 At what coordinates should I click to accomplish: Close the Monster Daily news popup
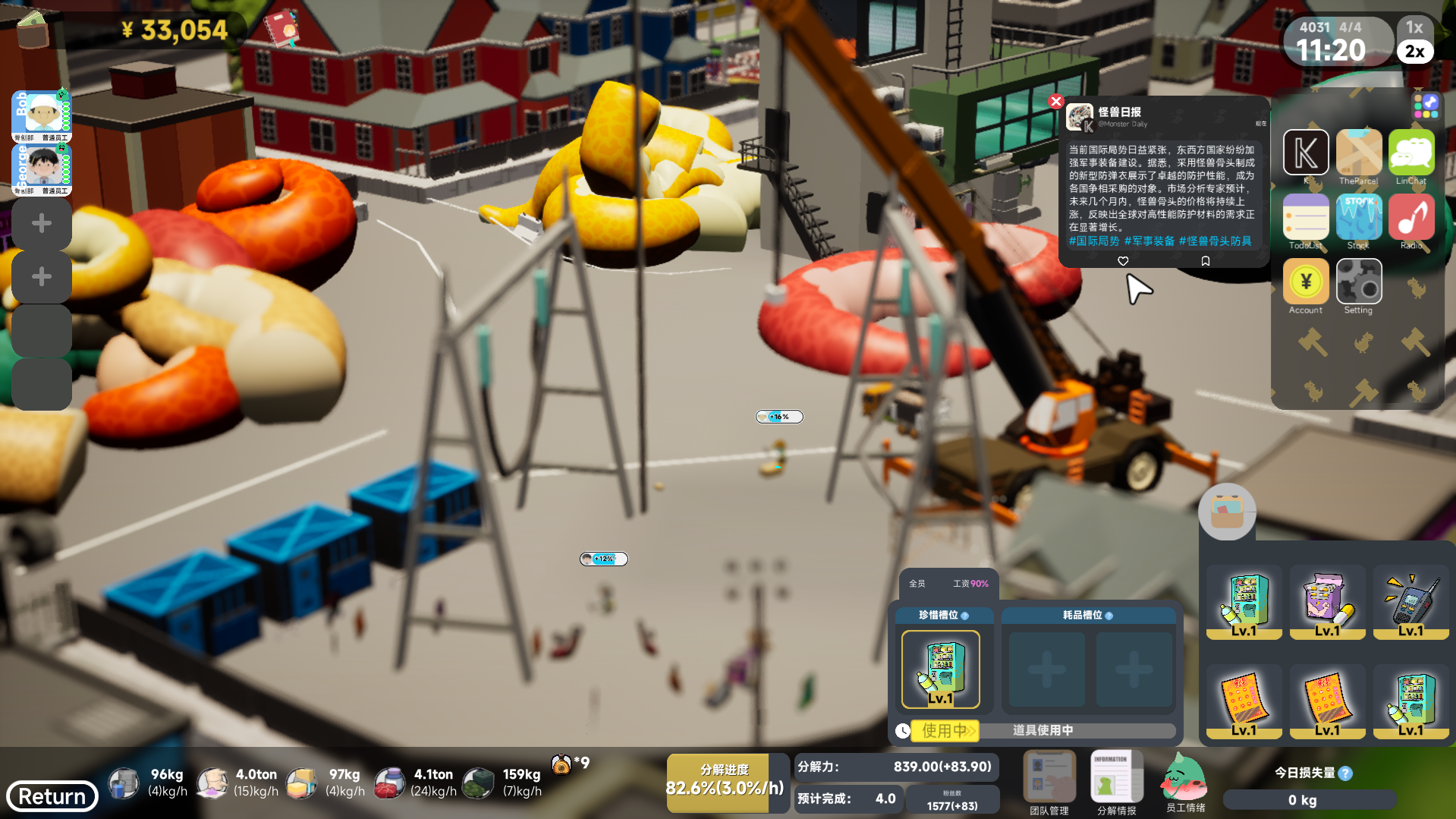tap(1055, 101)
